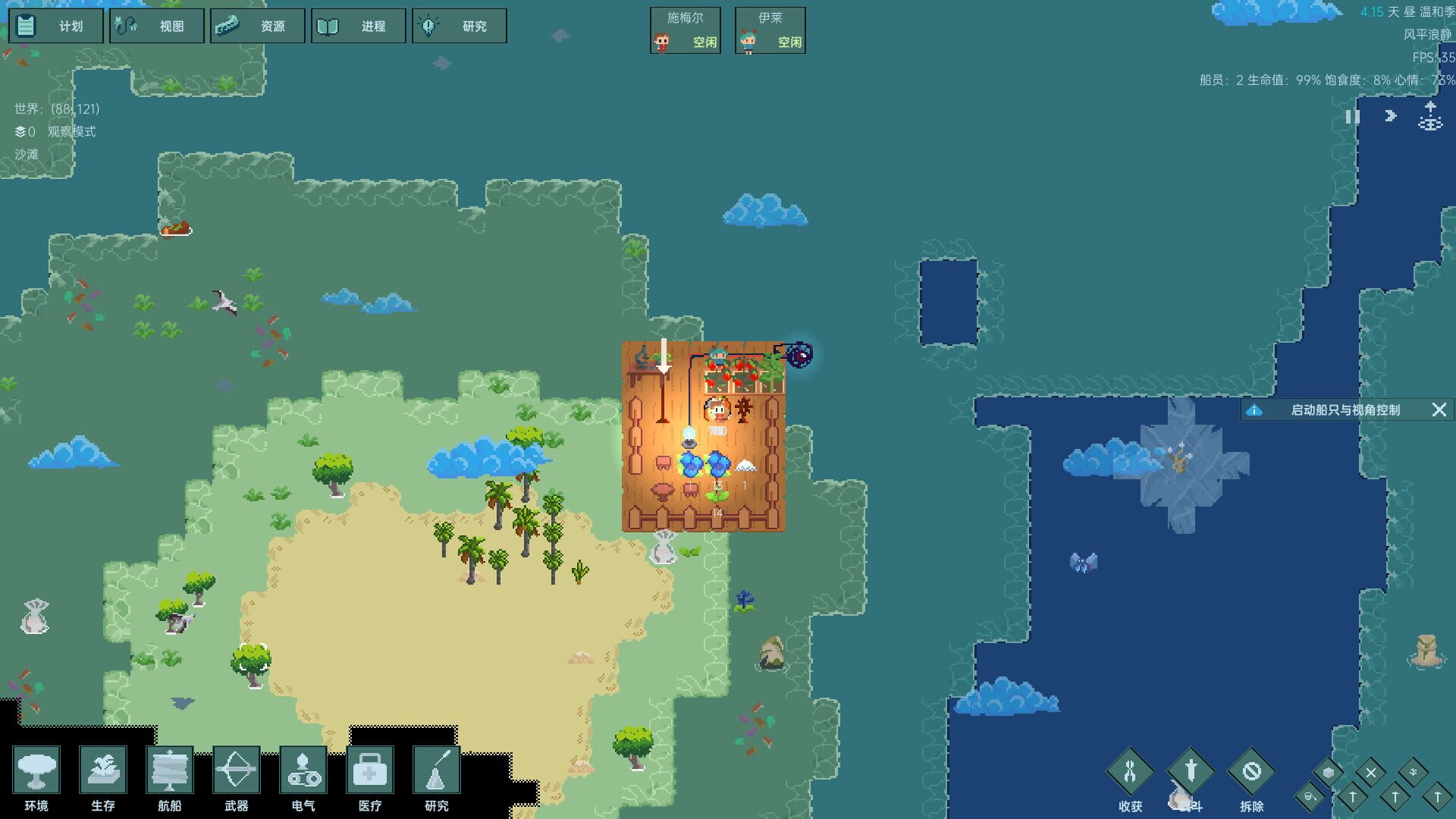Screen dimensions: 1456x819
Task: Select the 收获 harvest tool diamond icon
Action: coord(1130,773)
